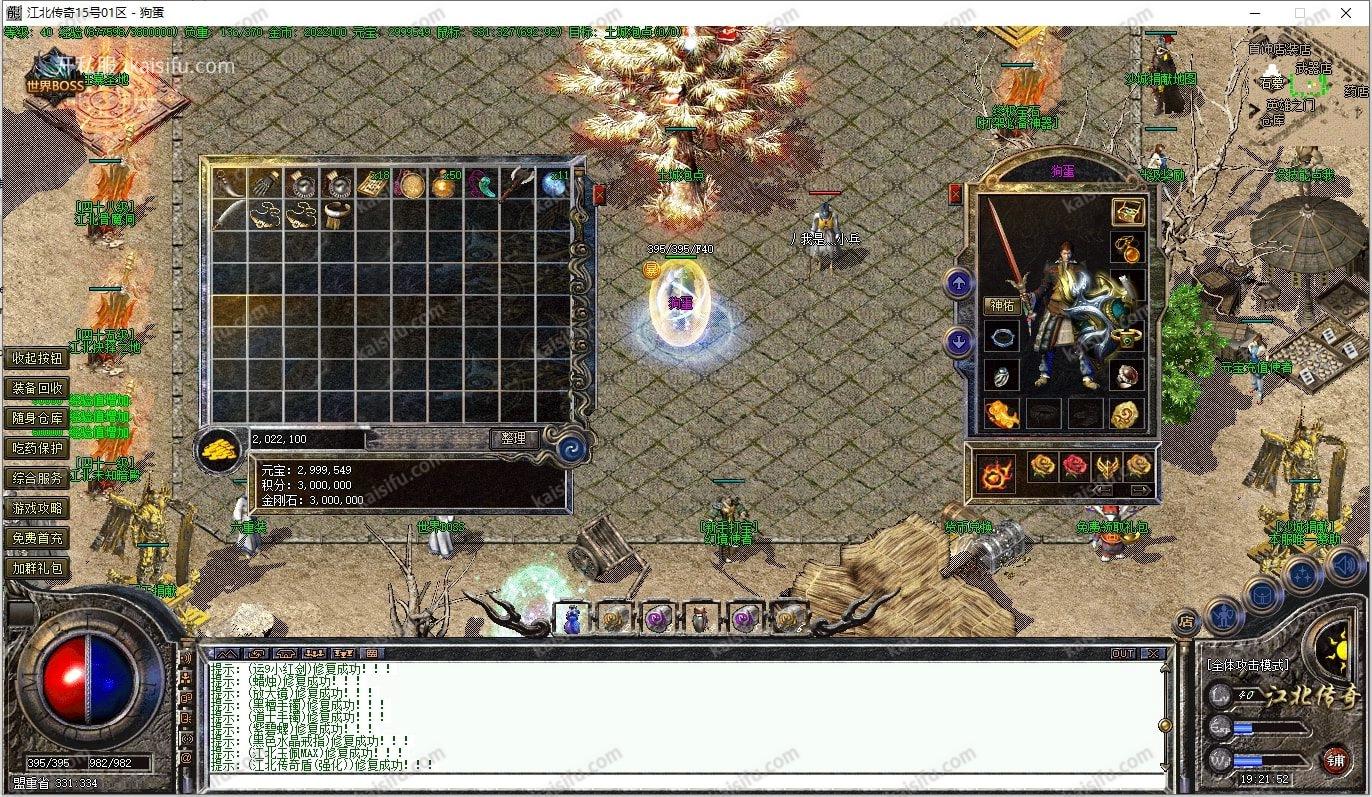This screenshot has width=1372, height=797.
Task: Open the 加群礼包 group gift pack
Action: click(x=38, y=568)
